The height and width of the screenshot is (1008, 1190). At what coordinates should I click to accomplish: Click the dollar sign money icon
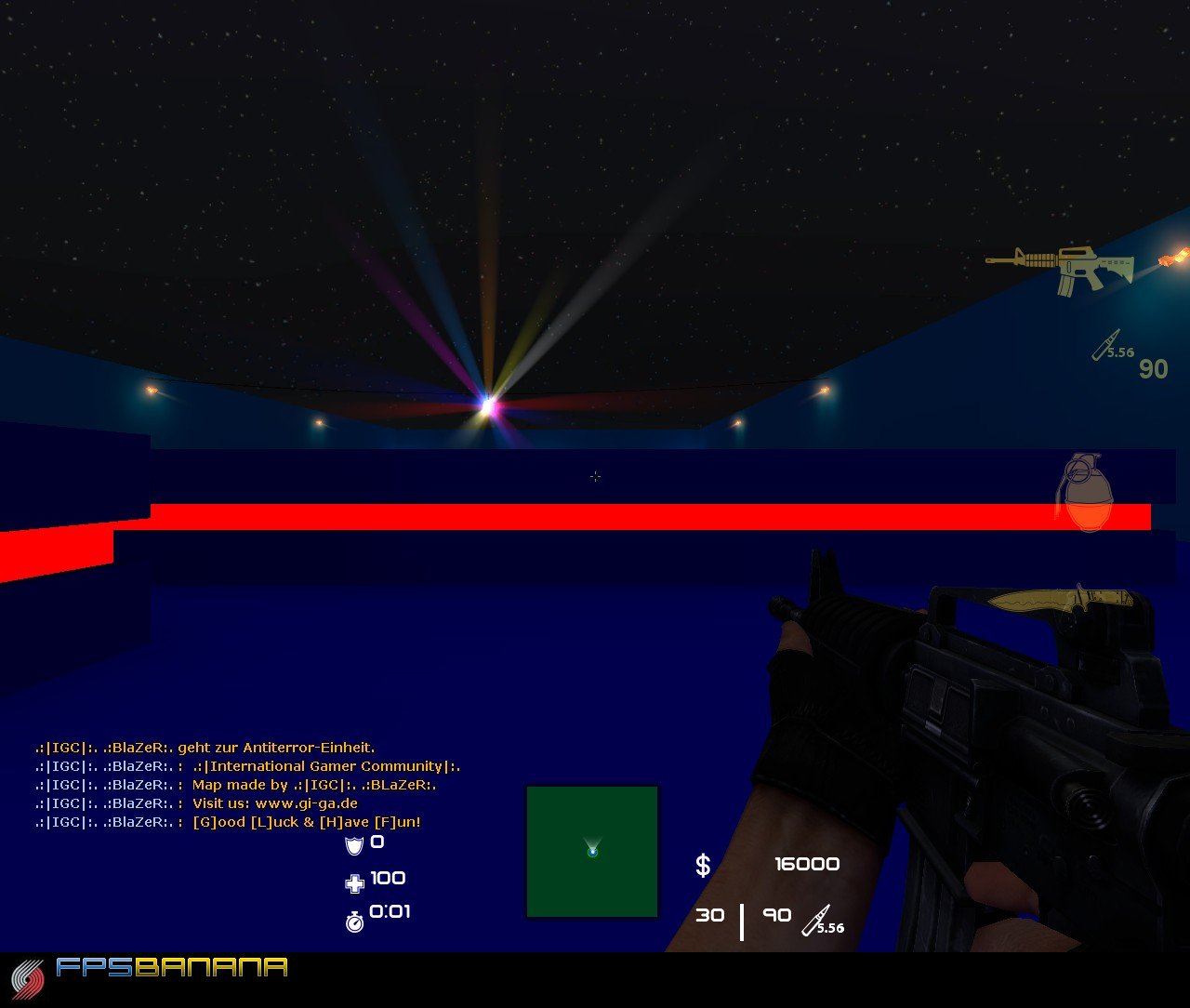(x=702, y=865)
